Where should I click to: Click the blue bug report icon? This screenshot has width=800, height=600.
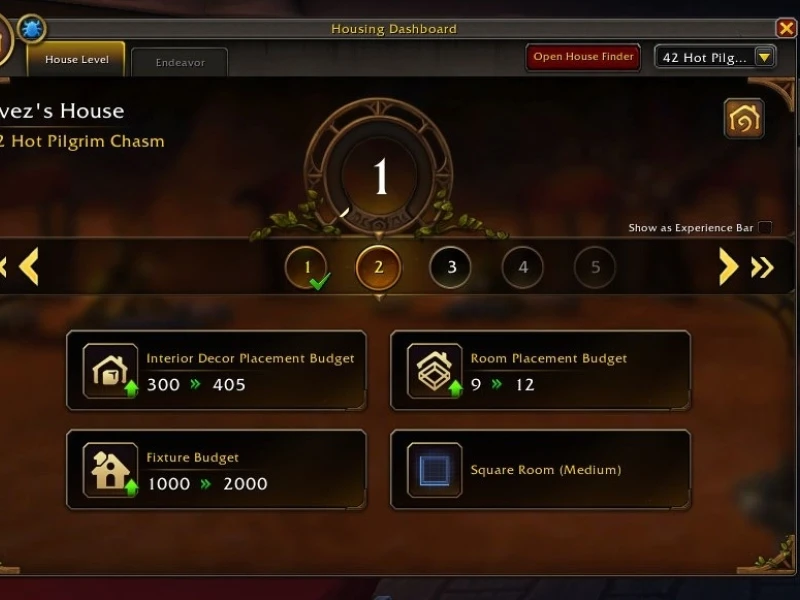31,28
